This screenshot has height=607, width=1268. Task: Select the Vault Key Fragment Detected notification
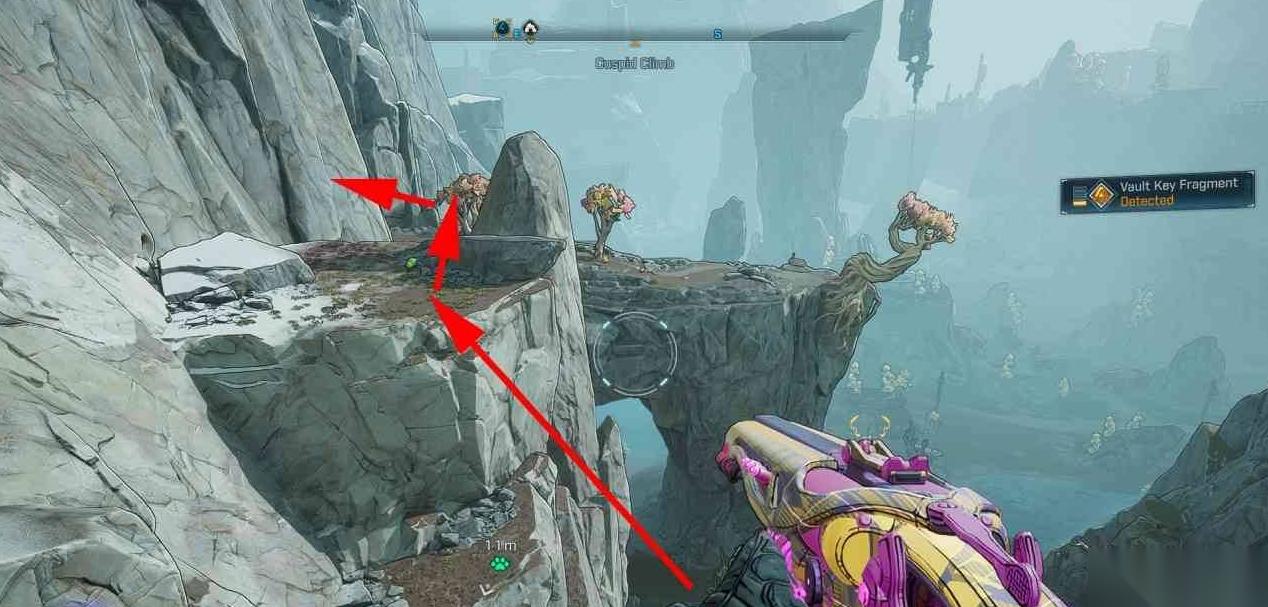[1156, 192]
